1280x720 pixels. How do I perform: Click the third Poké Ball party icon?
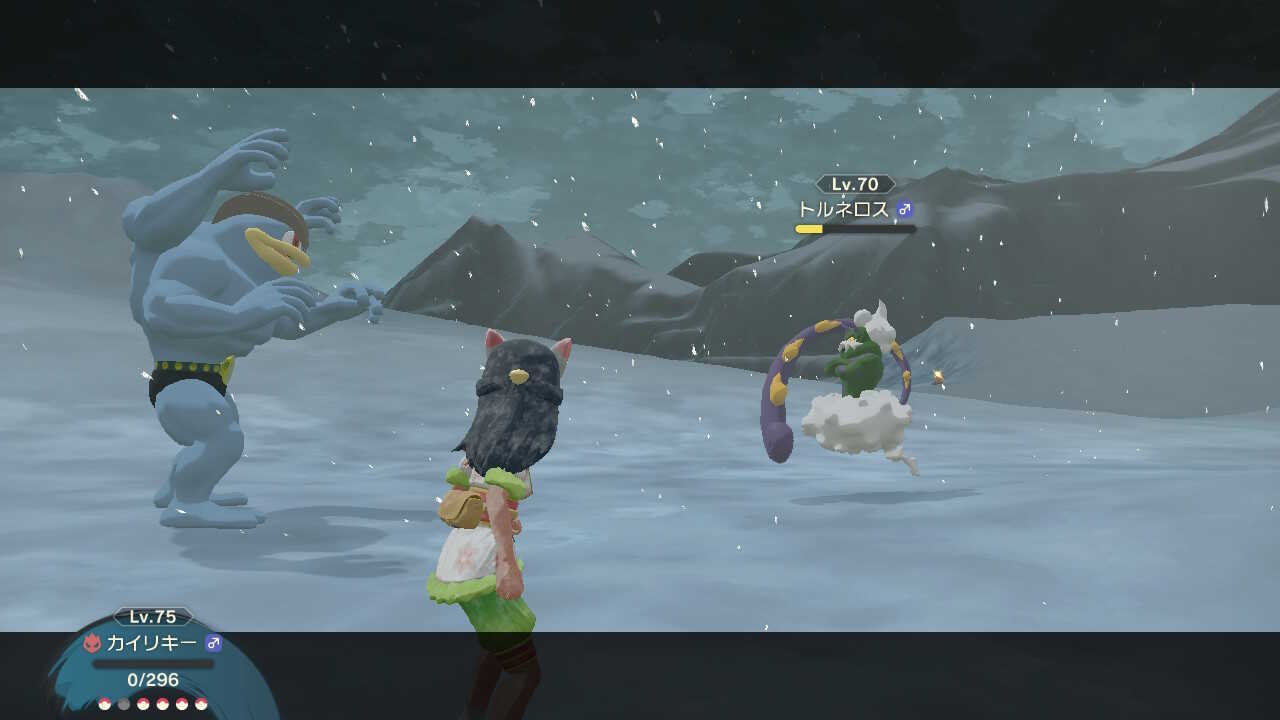click(142, 703)
